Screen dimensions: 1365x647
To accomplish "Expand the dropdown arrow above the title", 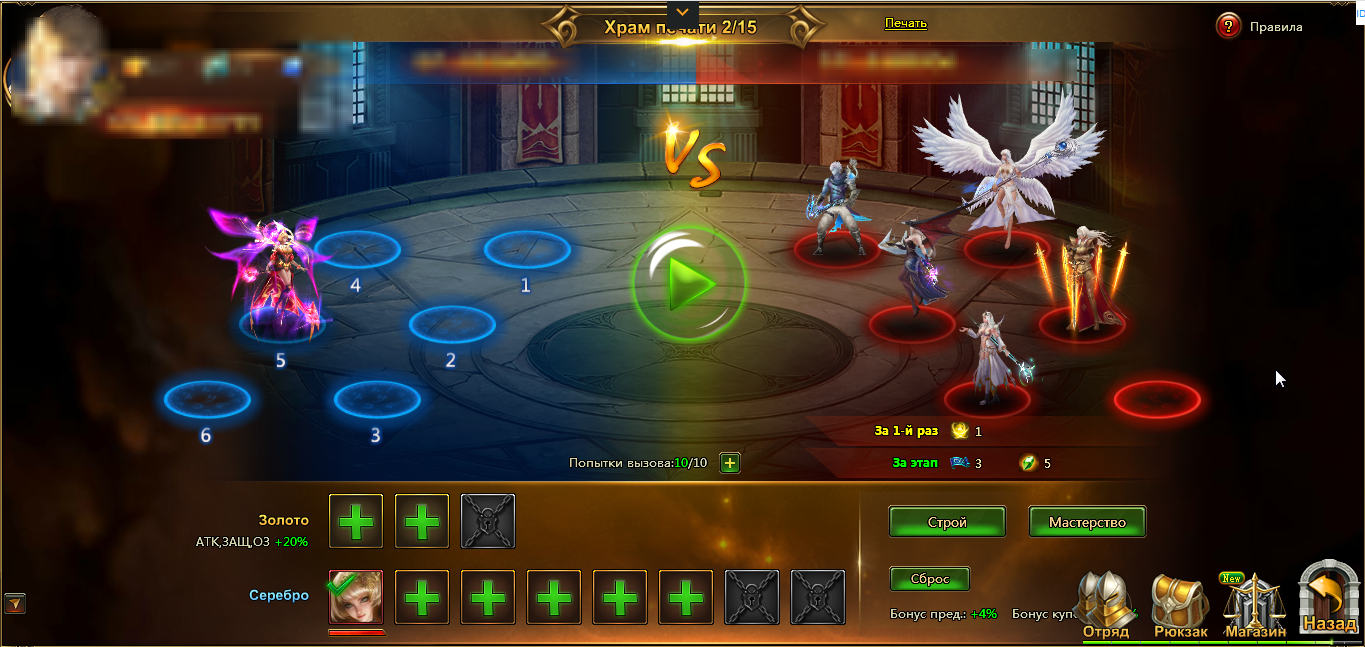I will point(682,12).
